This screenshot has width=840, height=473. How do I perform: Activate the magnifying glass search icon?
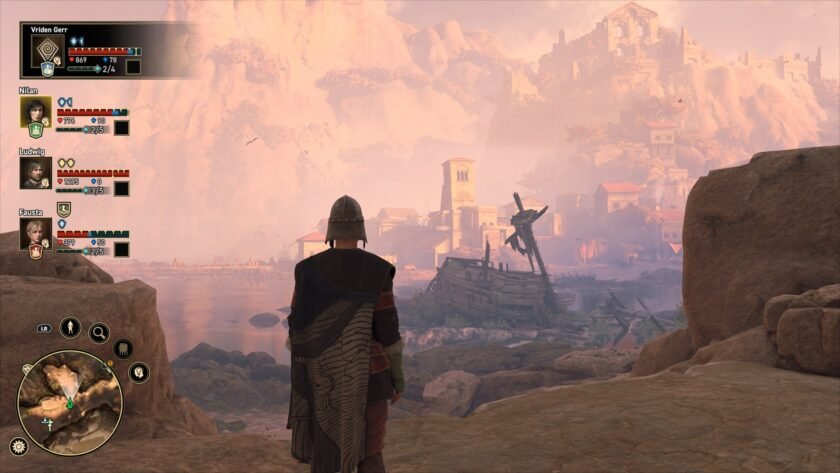pyautogui.click(x=99, y=332)
